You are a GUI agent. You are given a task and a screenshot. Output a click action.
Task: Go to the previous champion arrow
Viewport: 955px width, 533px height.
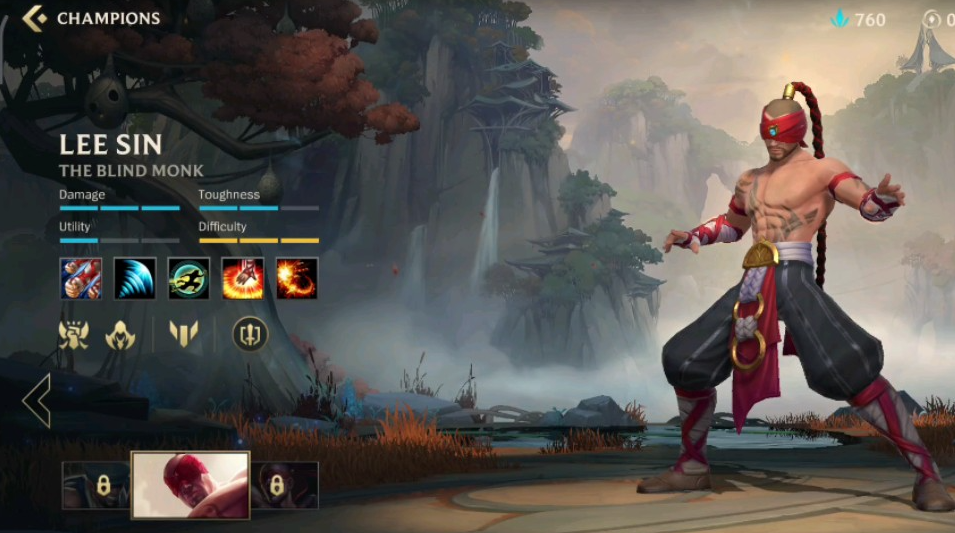pyautogui.click(x=37, y=401)
